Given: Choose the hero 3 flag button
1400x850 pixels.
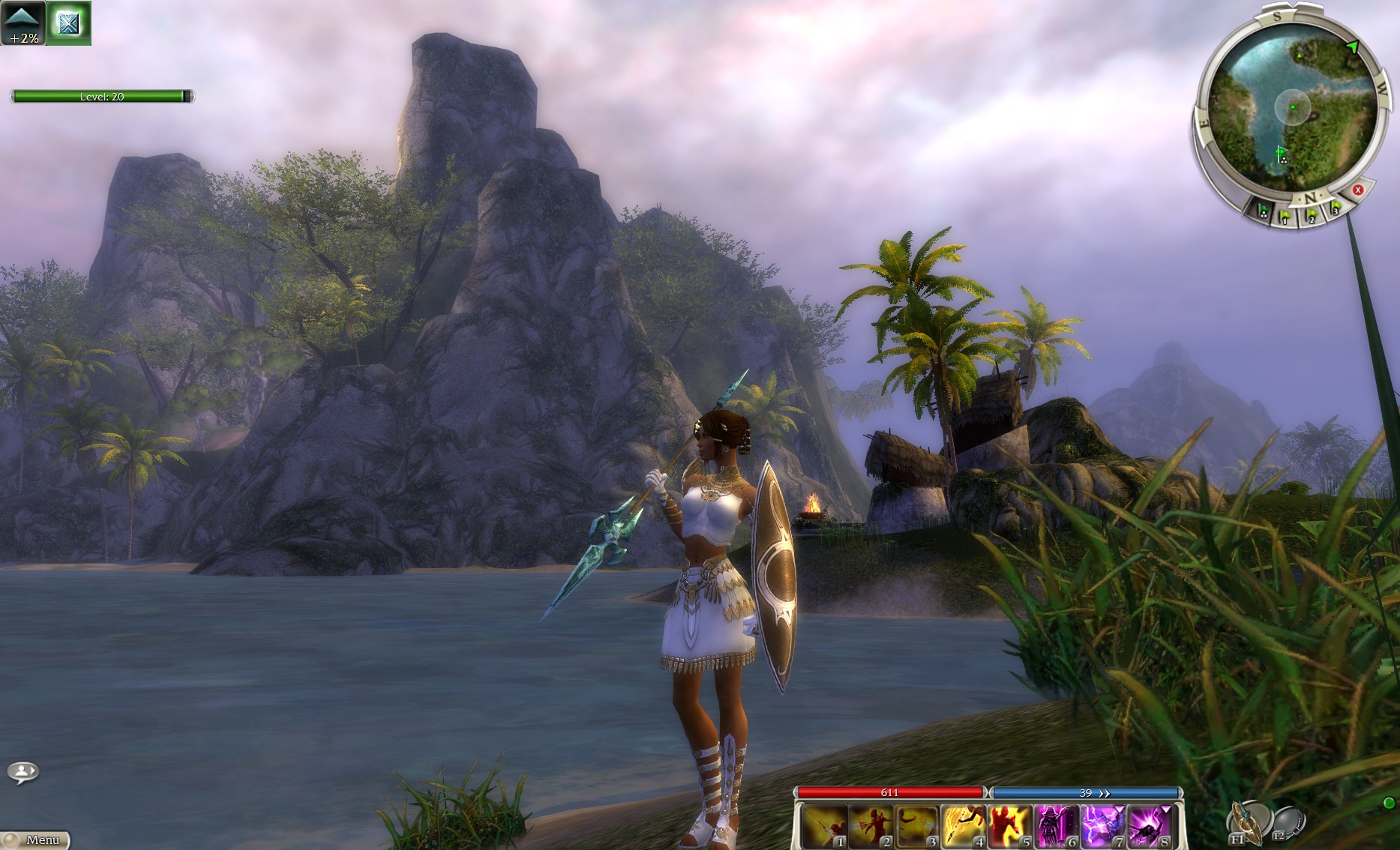Looking at the screenshot, I should 1335,208.
